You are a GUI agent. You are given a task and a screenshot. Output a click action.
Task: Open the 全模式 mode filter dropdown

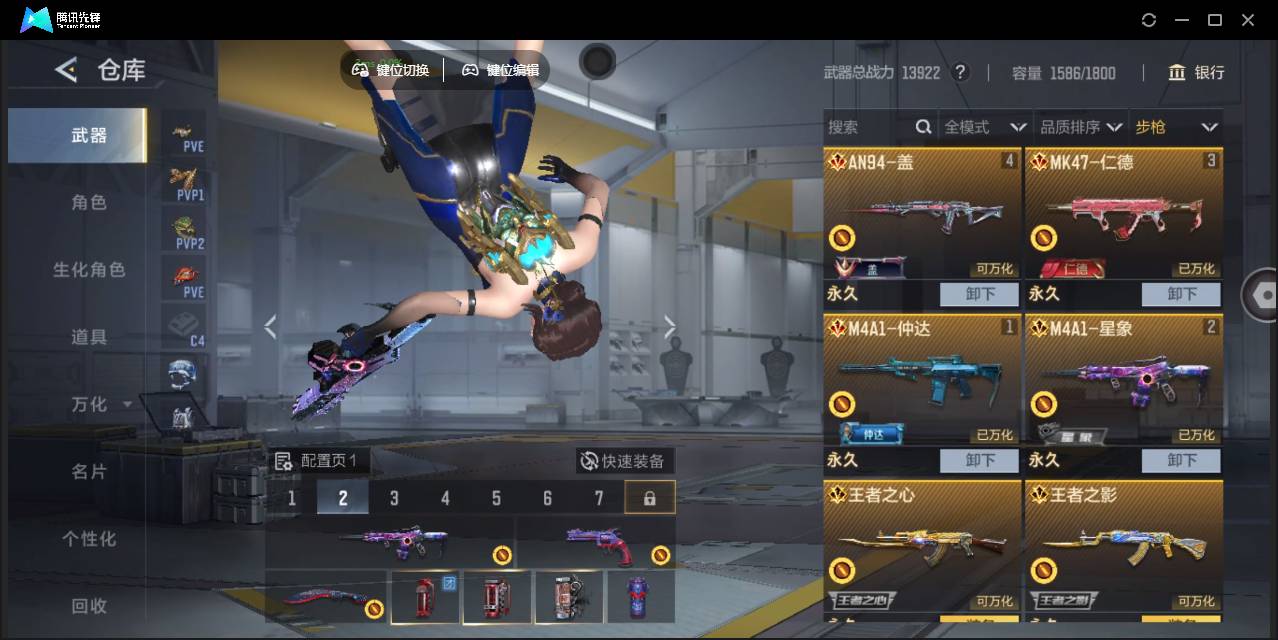click(985, 127)
